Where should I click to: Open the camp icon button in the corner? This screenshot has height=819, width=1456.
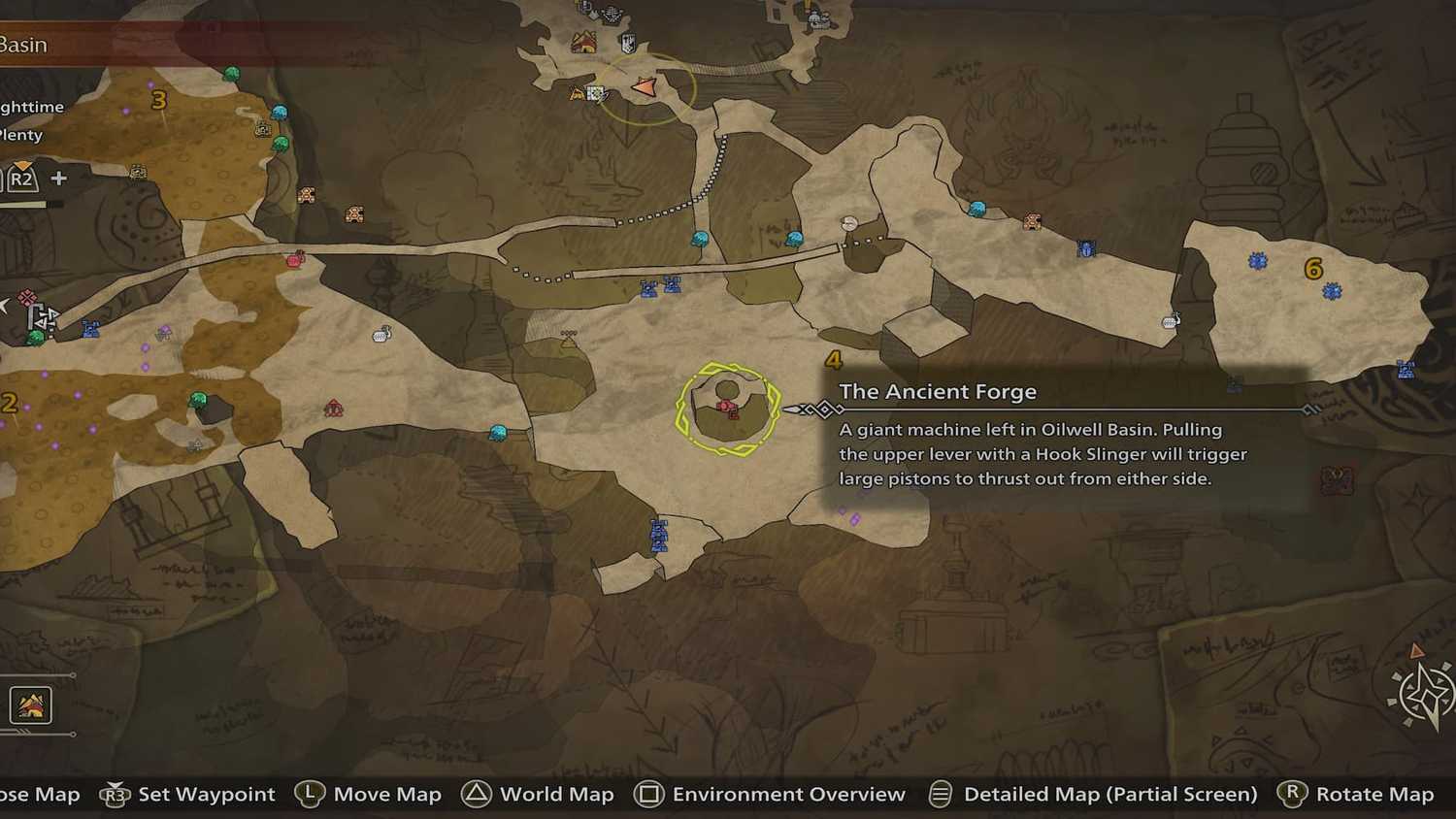[x=30, y=705]
